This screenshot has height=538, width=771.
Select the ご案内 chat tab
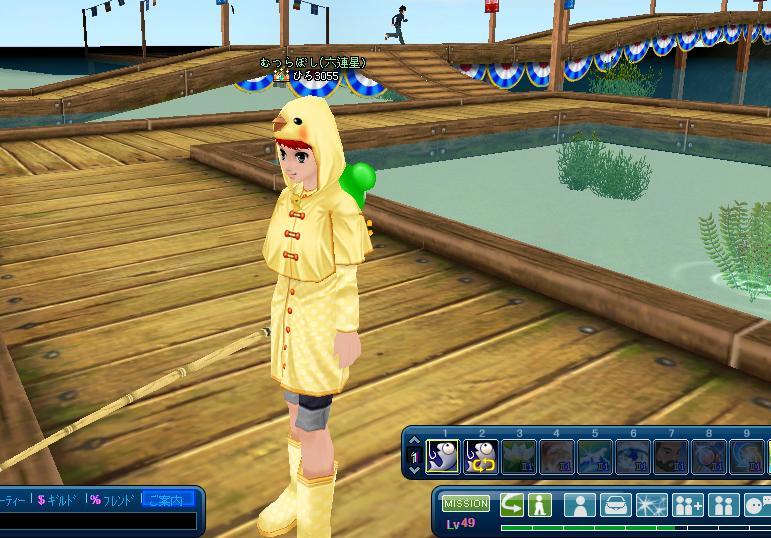(165, 498)
